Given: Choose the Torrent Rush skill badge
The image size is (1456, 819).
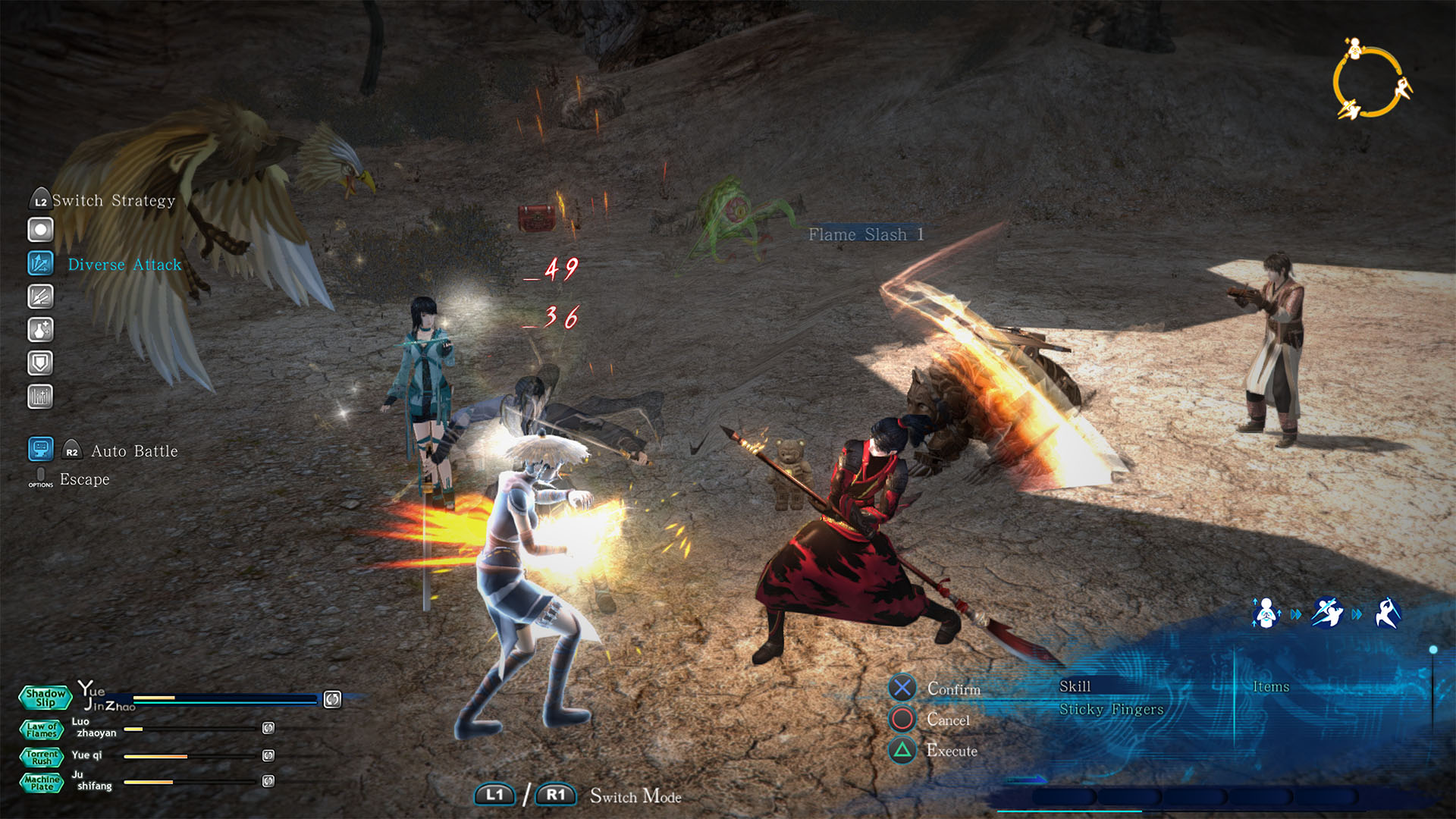Looking at the screenshot, I should pyautogui.click(x=41, y=758).
